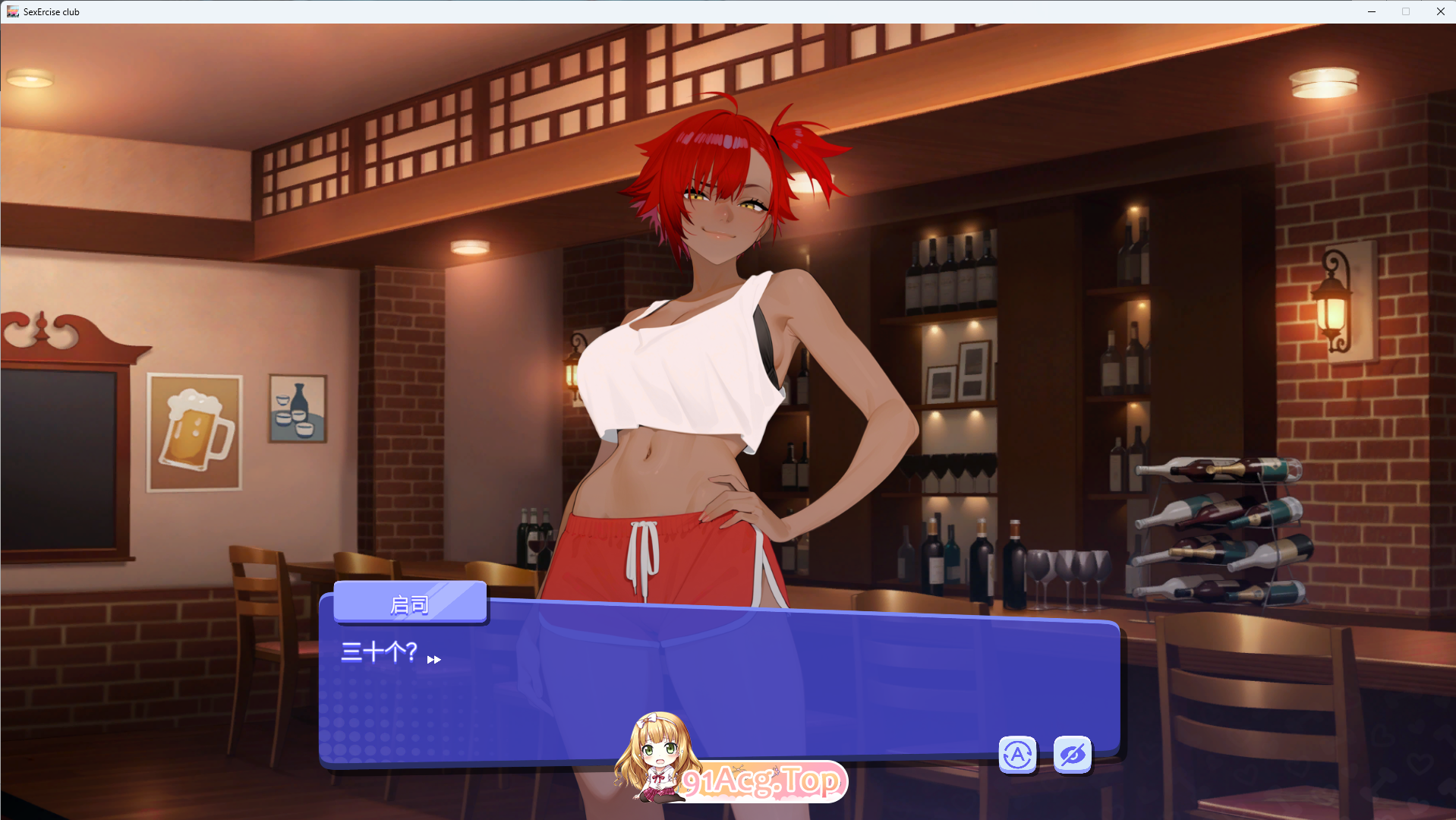The image size is (1456, 820).
Task: Click the 启司 name plate
Action: coord(410,602)
